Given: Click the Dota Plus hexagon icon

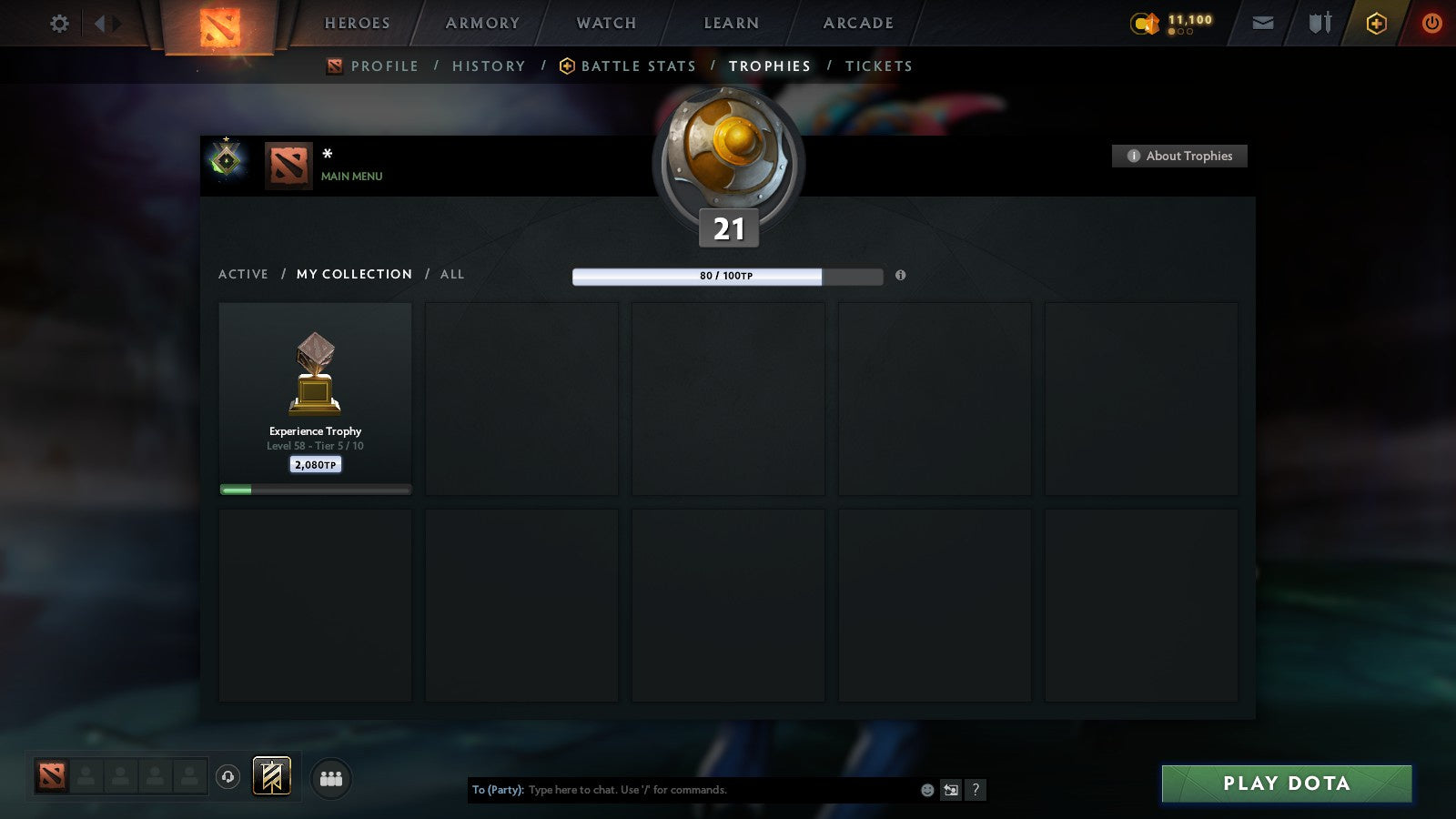Looking at the screenshot, I should coord(1377,23).
